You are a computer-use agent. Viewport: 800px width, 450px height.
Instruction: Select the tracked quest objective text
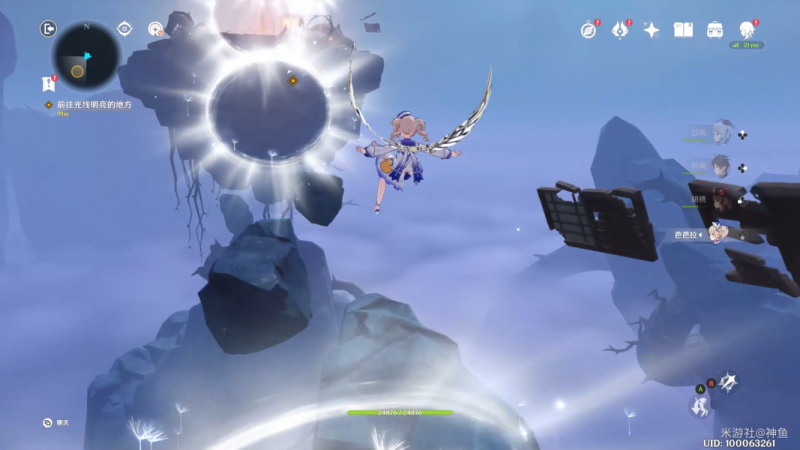point(94,104)
